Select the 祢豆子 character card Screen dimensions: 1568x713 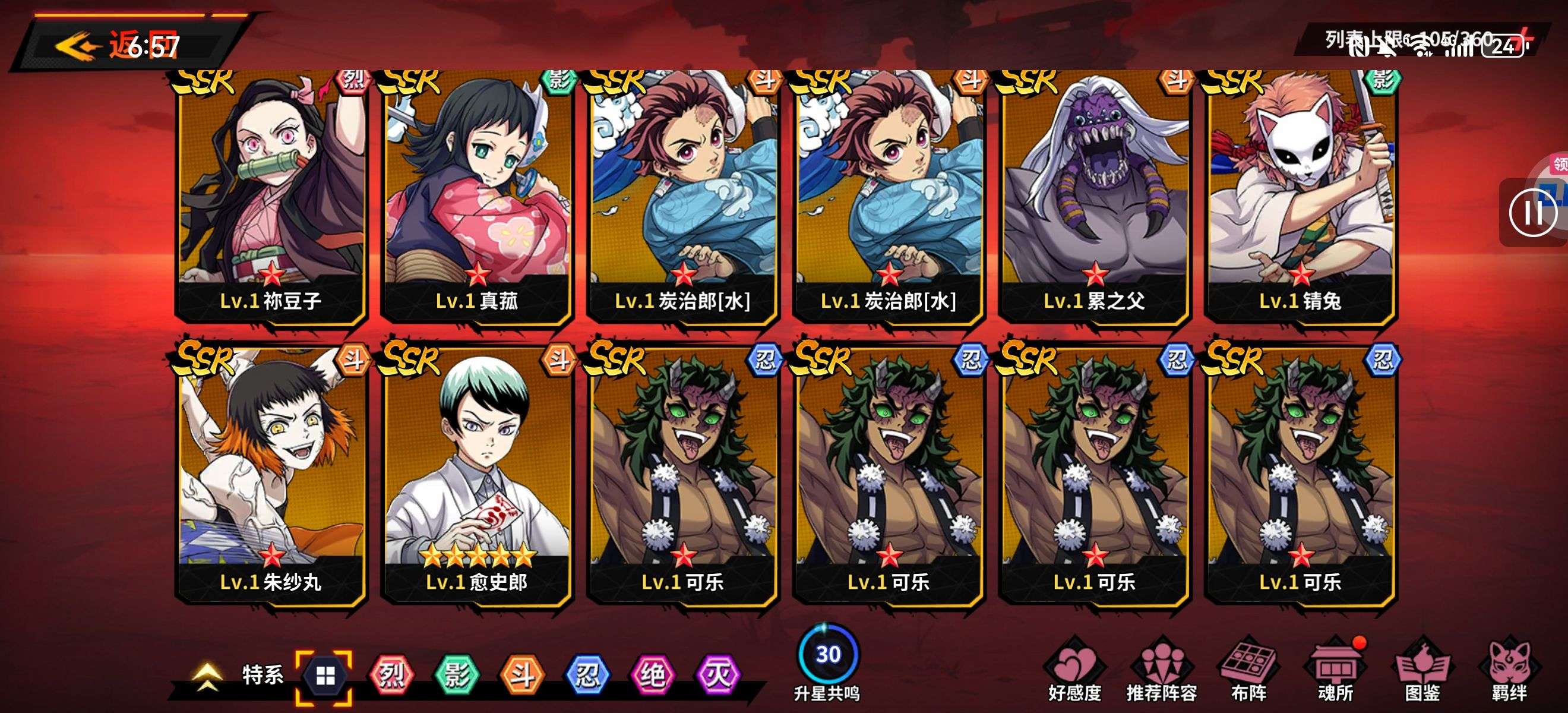coord(271,195)
